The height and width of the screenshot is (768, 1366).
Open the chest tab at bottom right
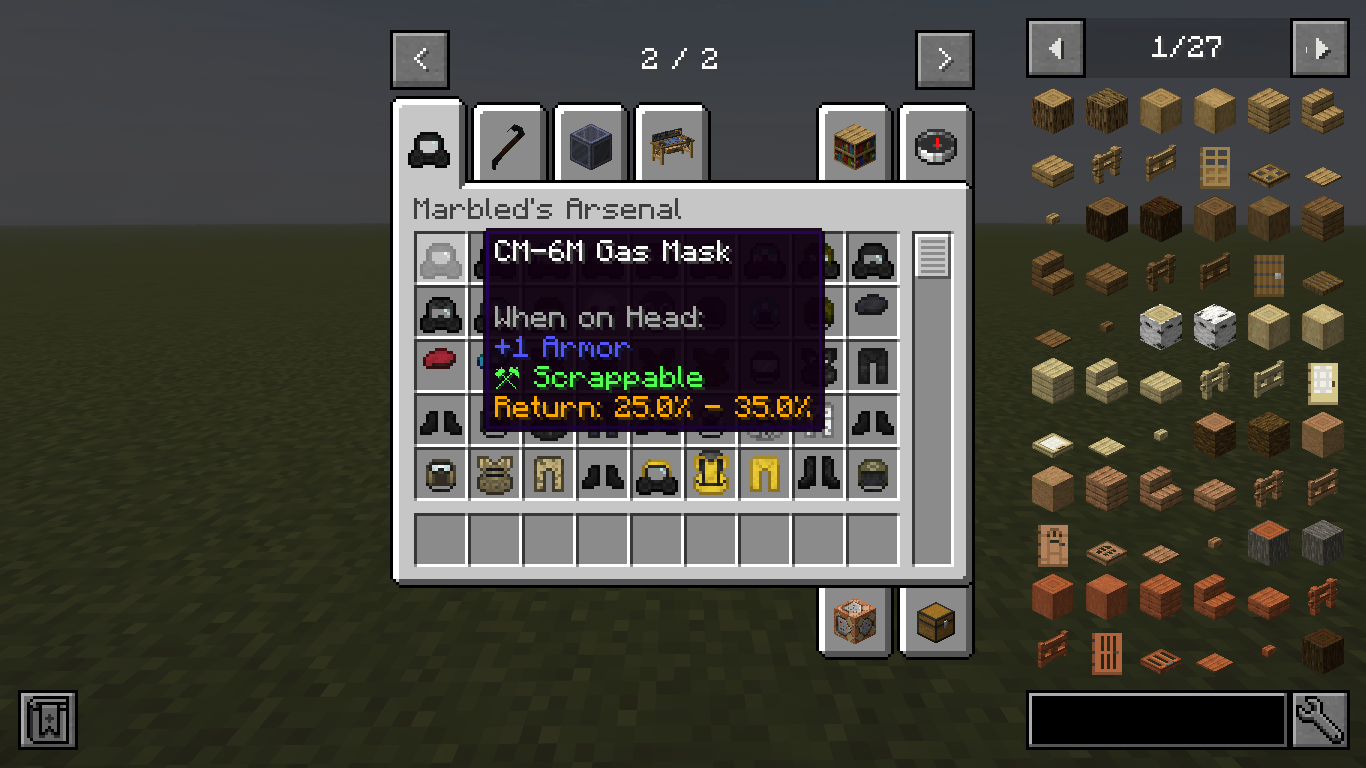tap(934, 622)
